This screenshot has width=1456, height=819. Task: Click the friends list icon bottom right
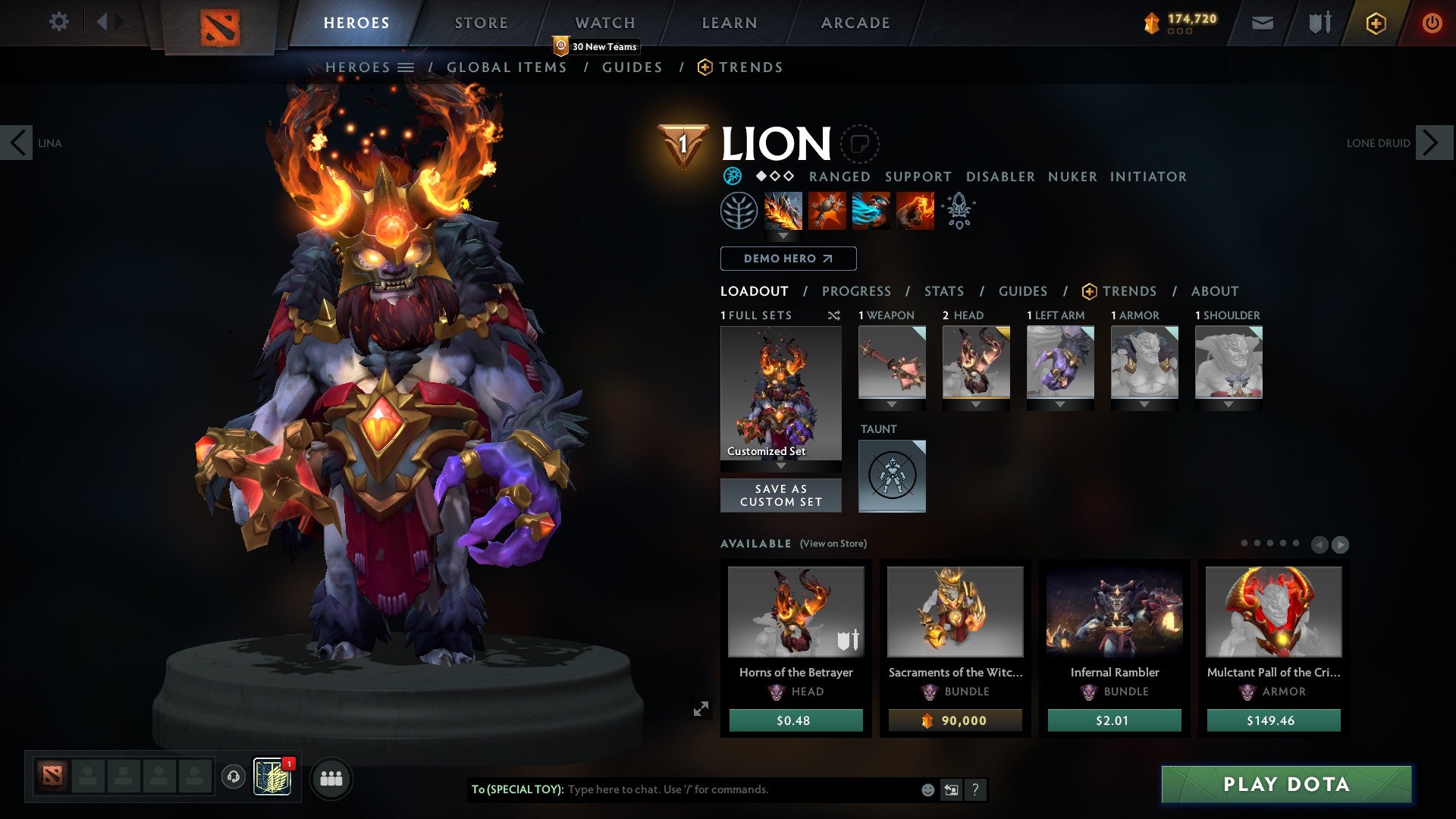331,778
